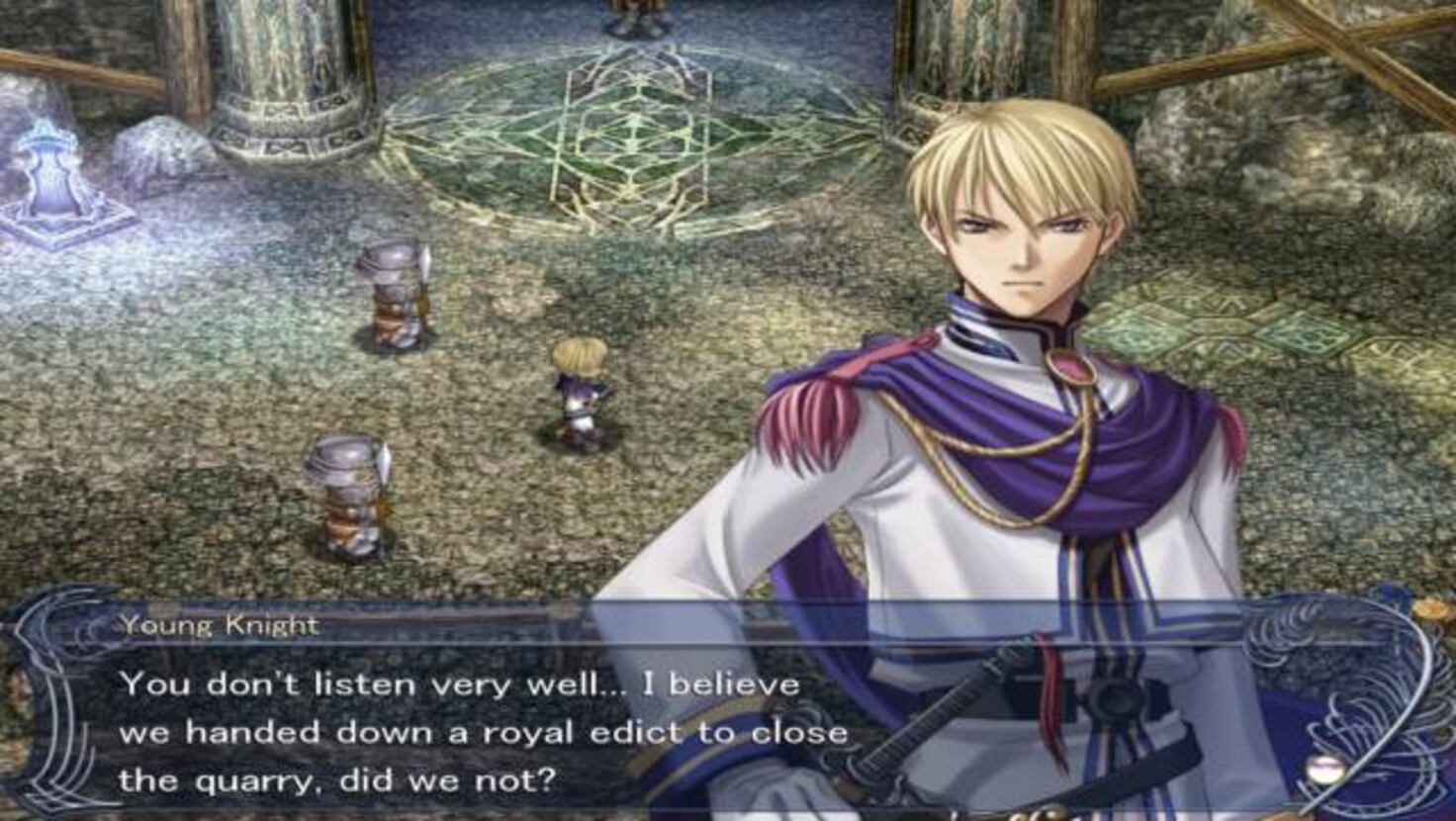
Task: Select the lower-left armored knight sprite
Action: pos(348,495)
